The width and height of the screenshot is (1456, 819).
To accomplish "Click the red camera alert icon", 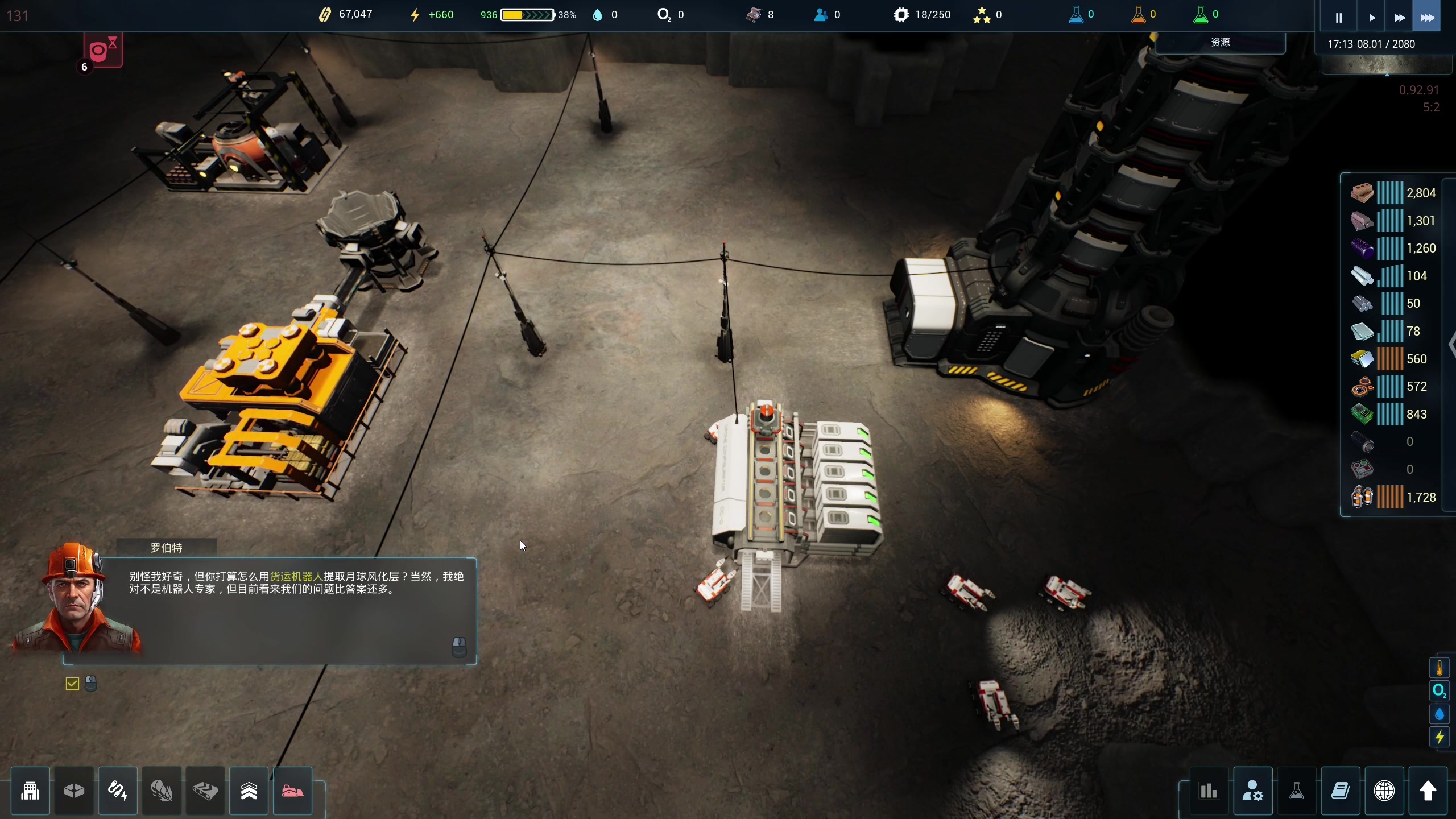I will tap(103, 50).
